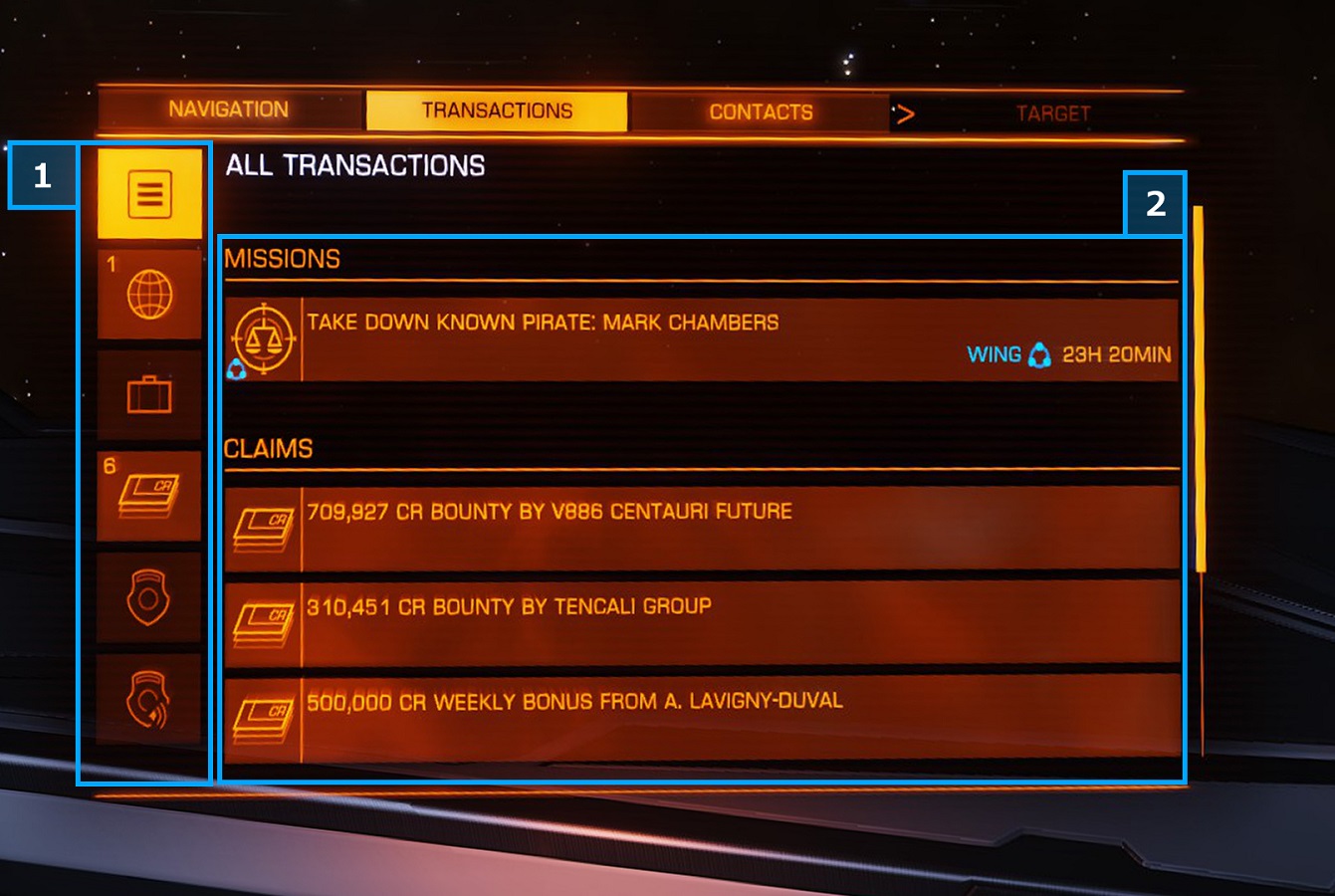Select the V886 Centauri Future bounty claim
This screenshot has width=1335, height=896.
pos(701,529)
